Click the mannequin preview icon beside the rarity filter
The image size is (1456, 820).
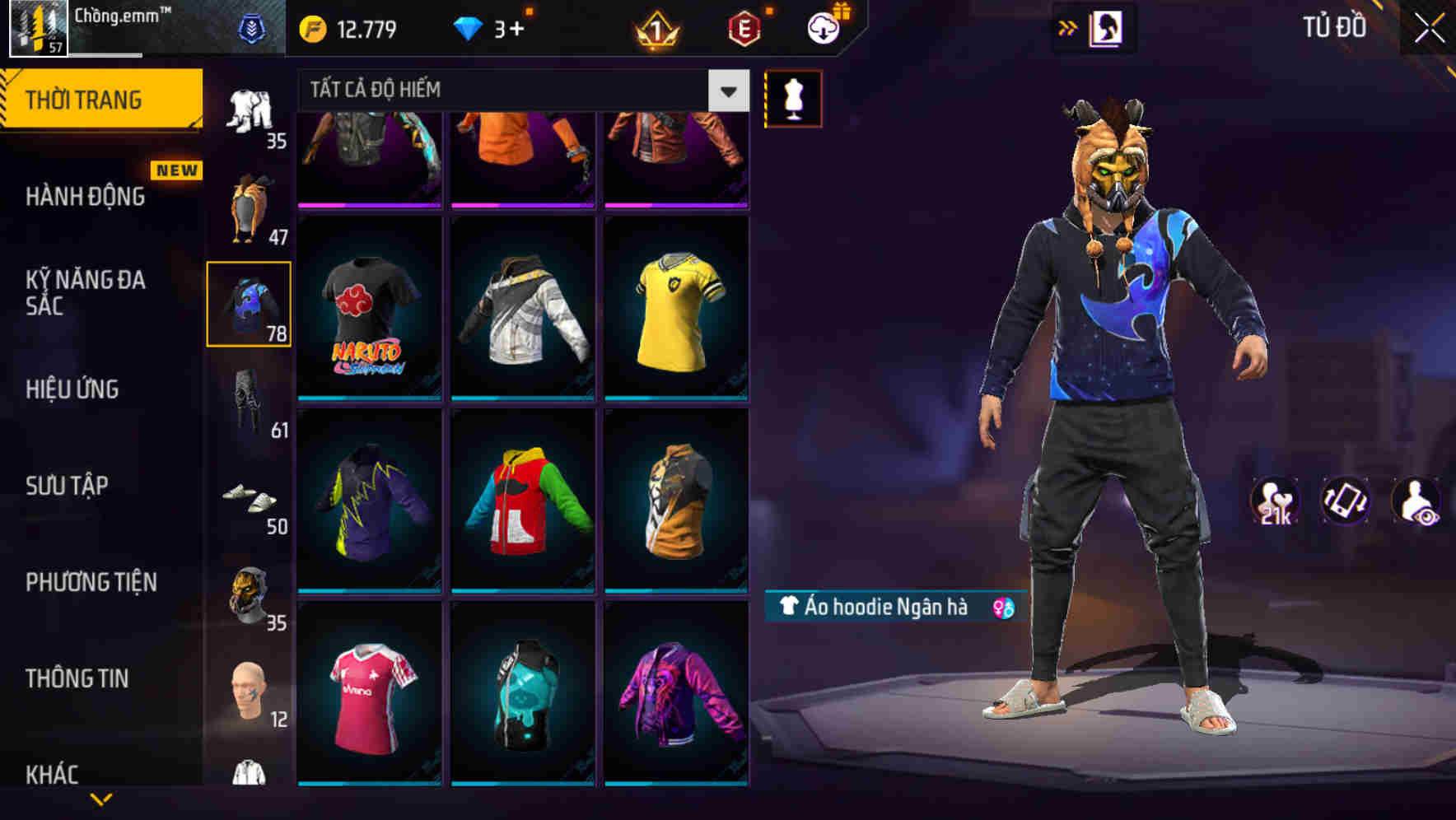793,97
